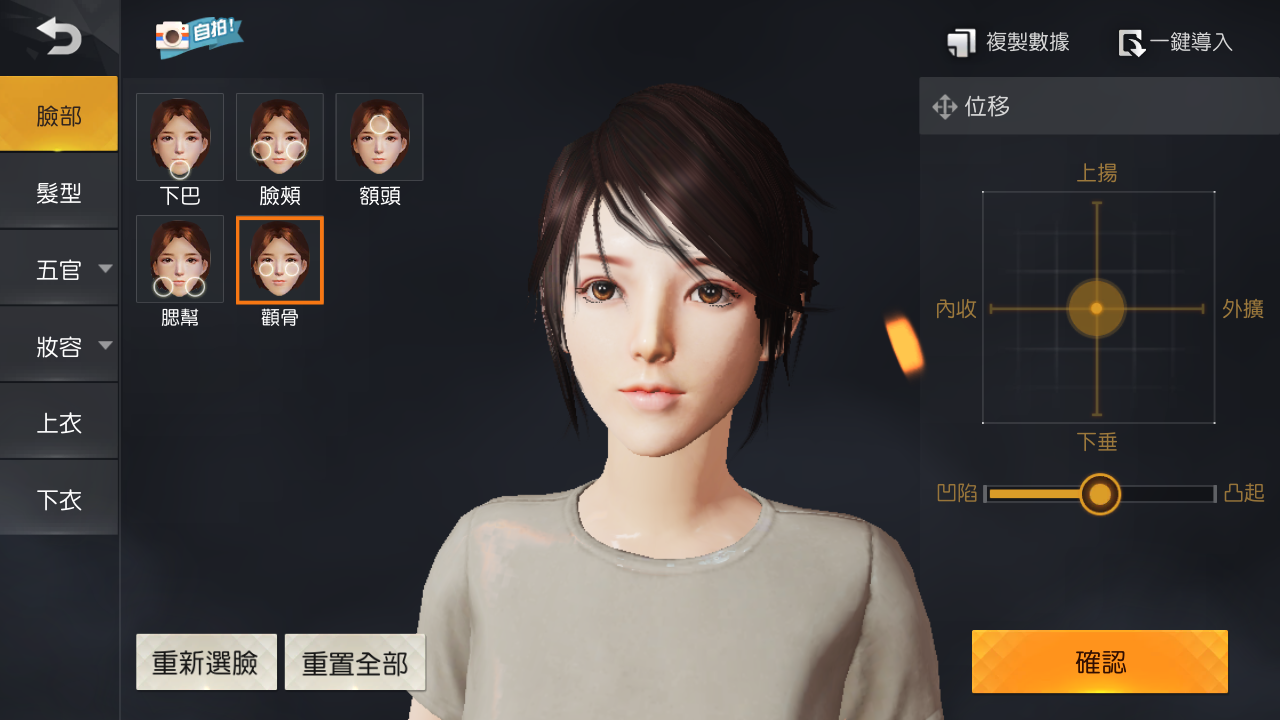Click the center knob of the 位移 joystick
Screen dimensions: 1280x720
click(x=1097, y=307)
